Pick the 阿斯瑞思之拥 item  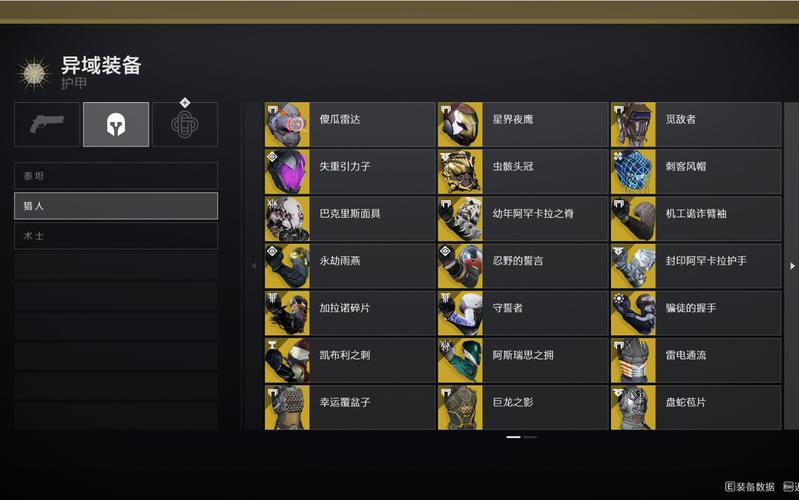tap(522, 360)
